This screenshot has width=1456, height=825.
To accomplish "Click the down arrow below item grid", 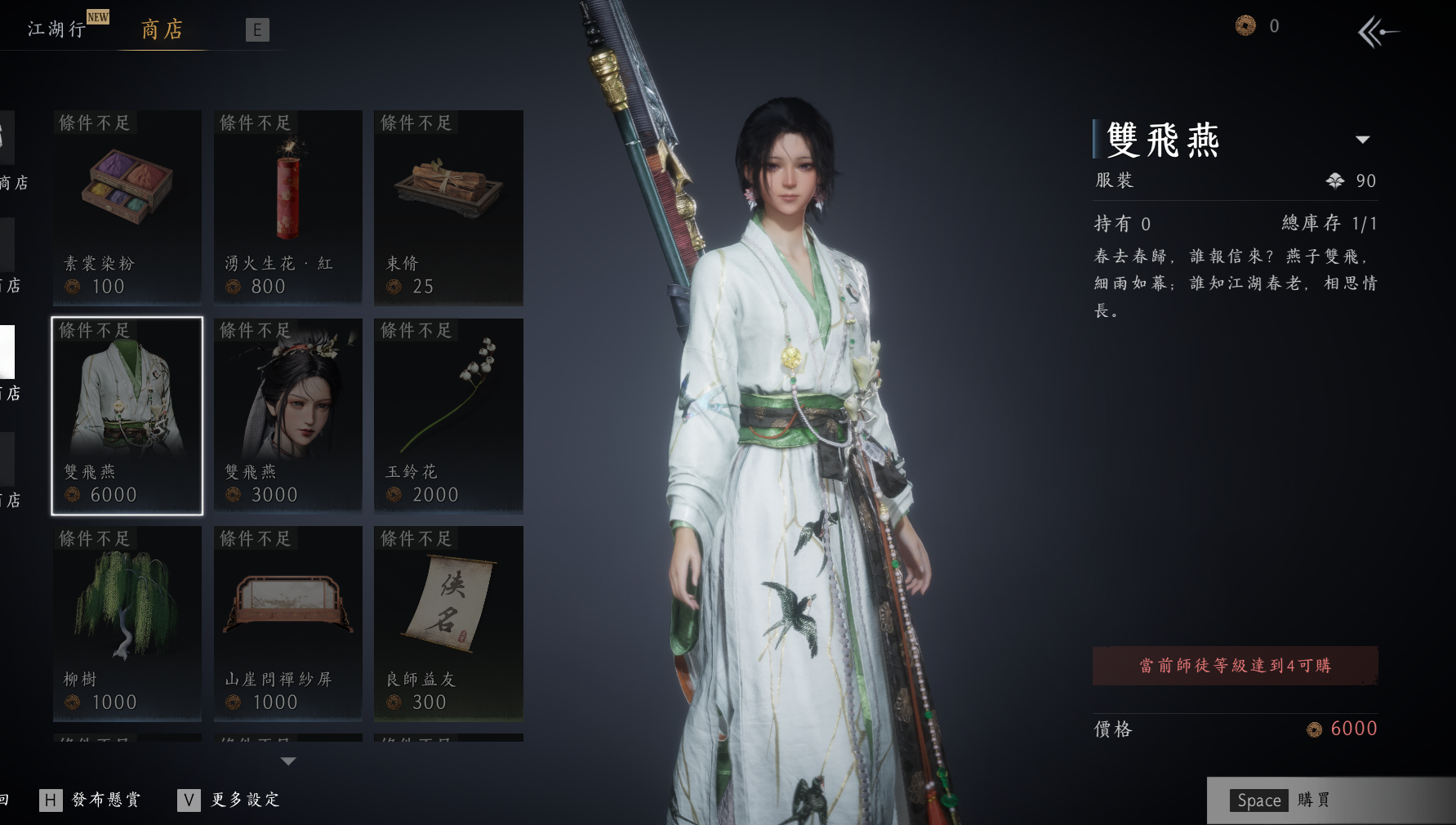I will coord(287,761).
